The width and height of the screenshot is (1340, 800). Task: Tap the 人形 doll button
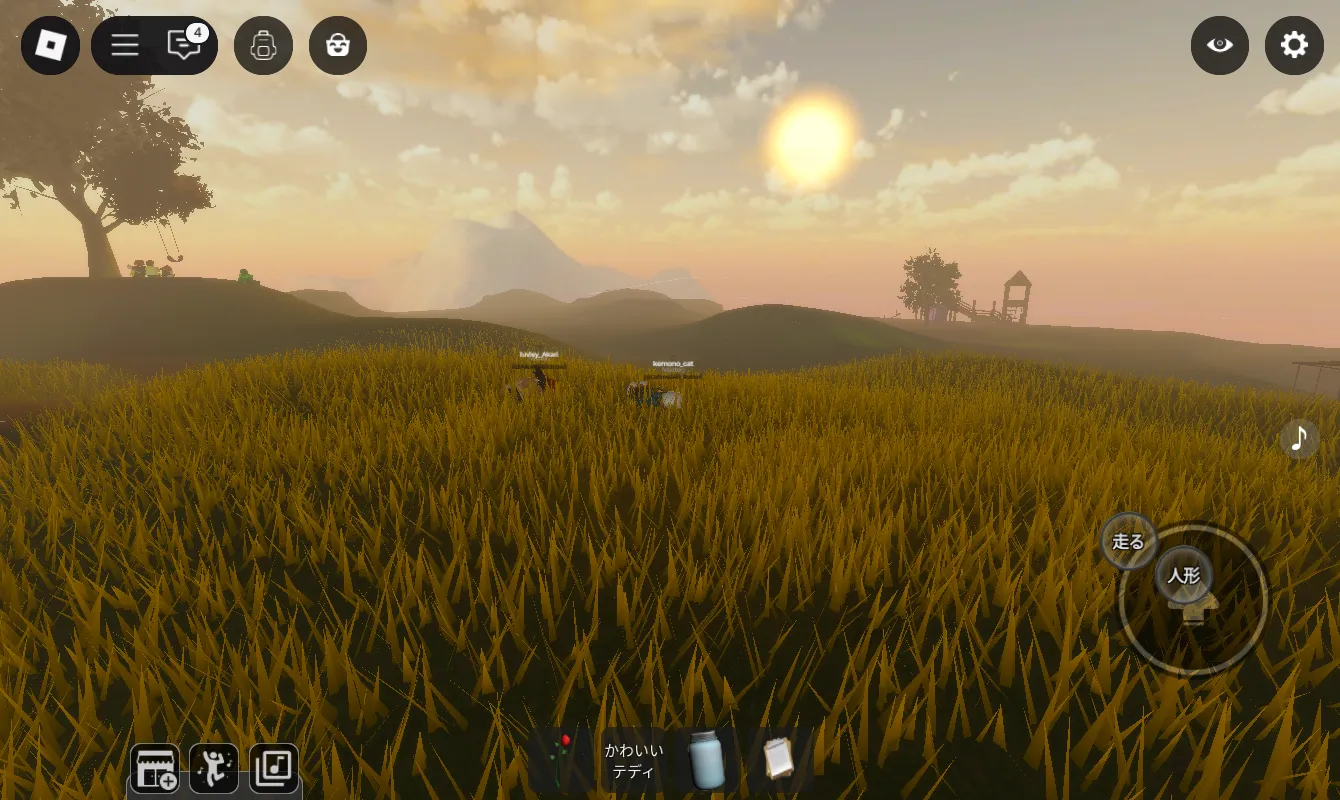tap(1184, 575)
